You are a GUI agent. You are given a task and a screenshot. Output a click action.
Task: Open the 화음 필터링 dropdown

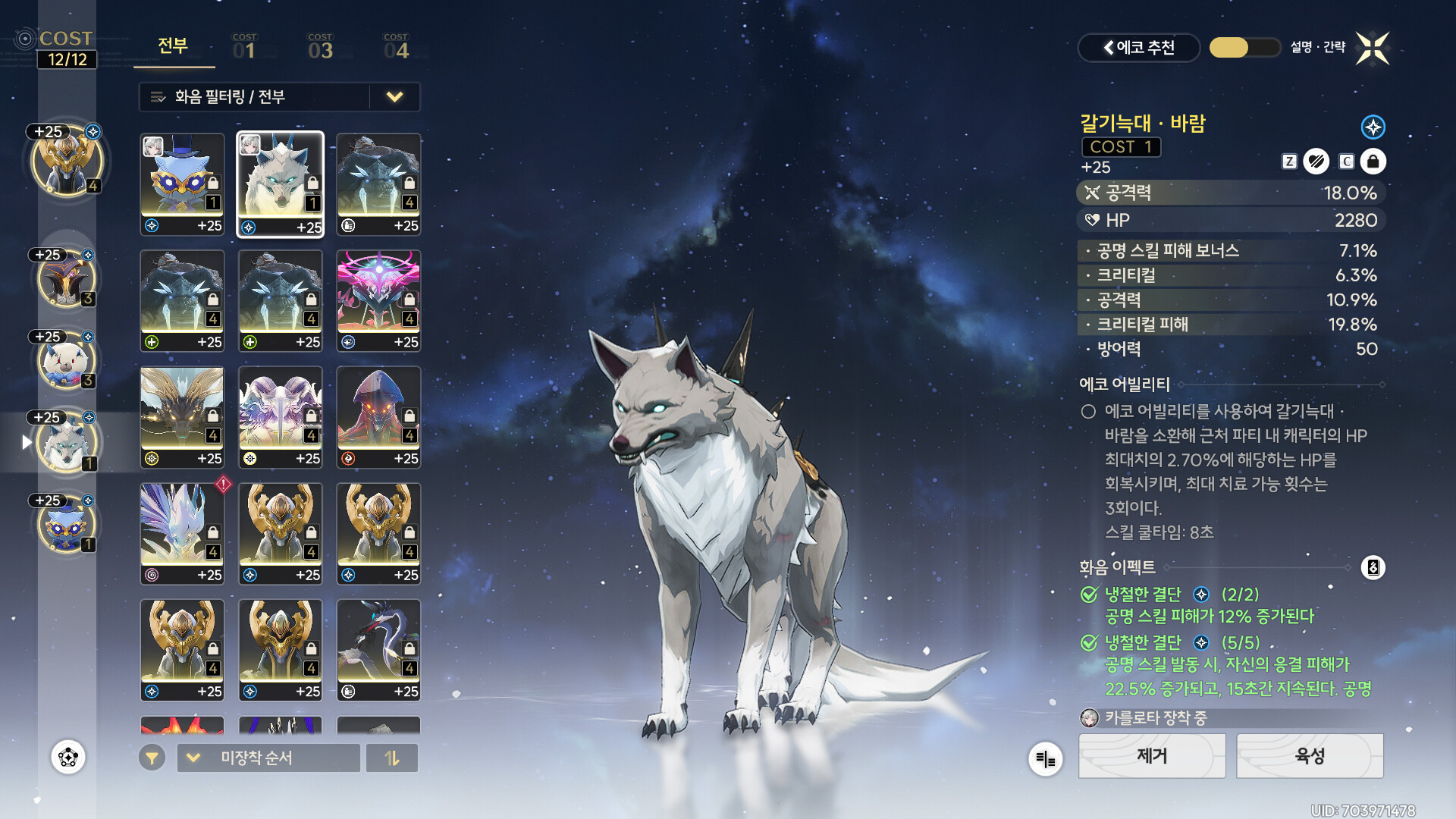(x=279, y=97)
